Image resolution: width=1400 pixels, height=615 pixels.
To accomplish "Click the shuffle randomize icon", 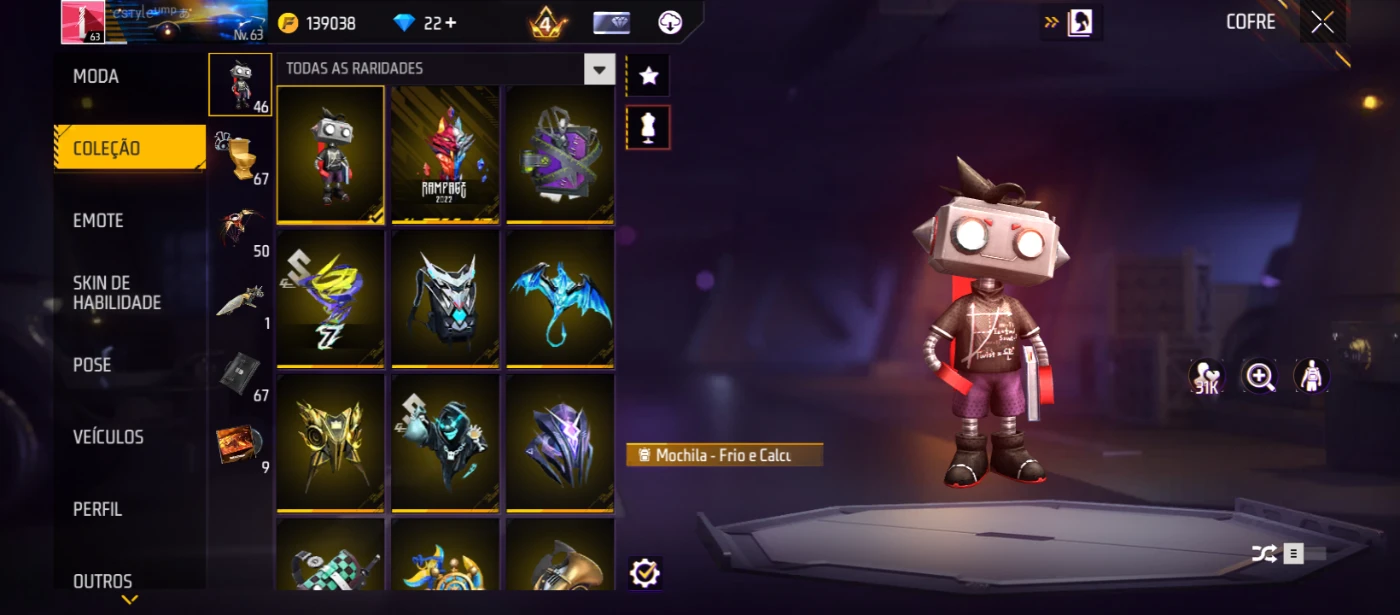I will pyautogui.click(x=1264, y=553).
